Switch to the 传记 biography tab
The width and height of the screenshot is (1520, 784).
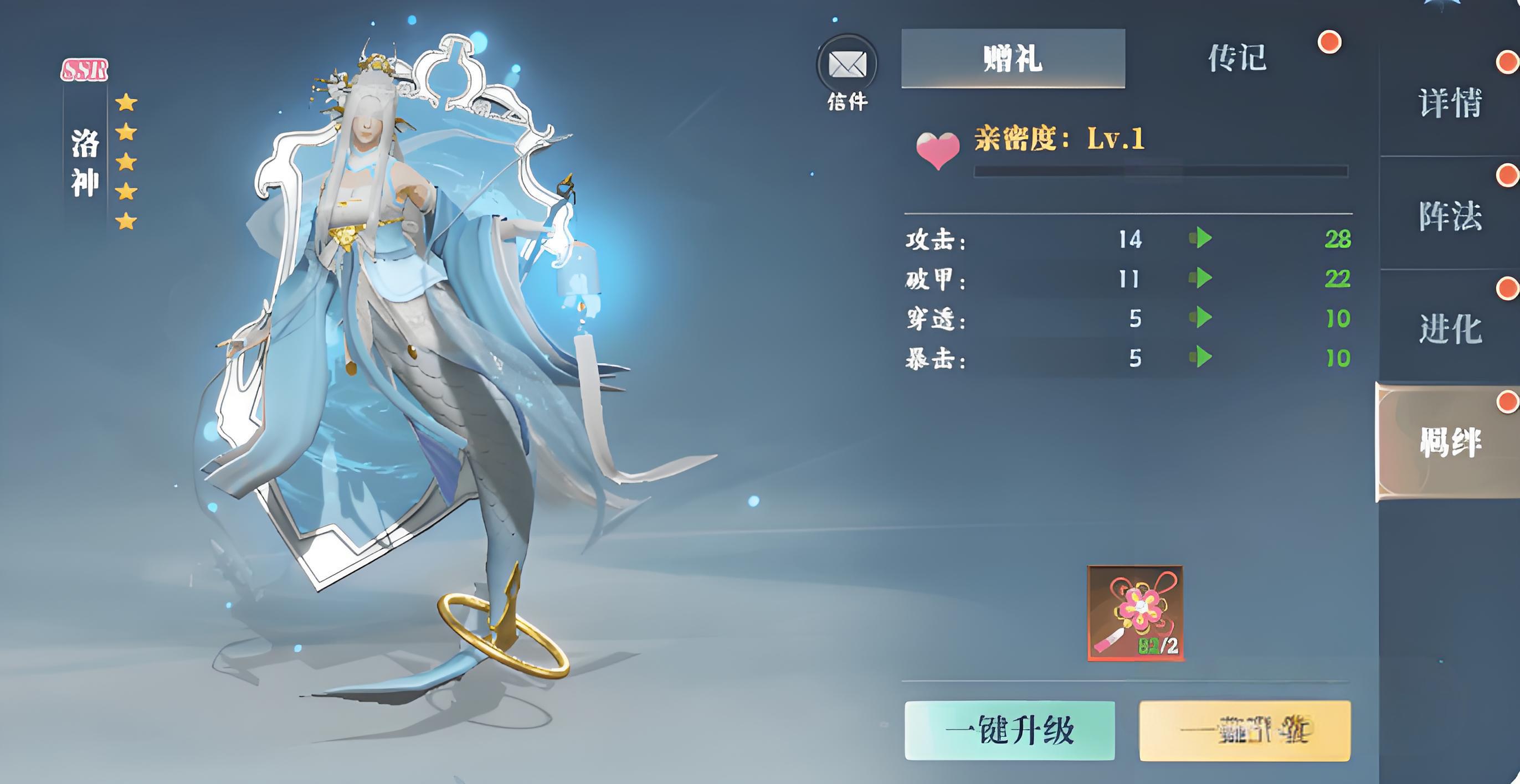point(1237,58)
